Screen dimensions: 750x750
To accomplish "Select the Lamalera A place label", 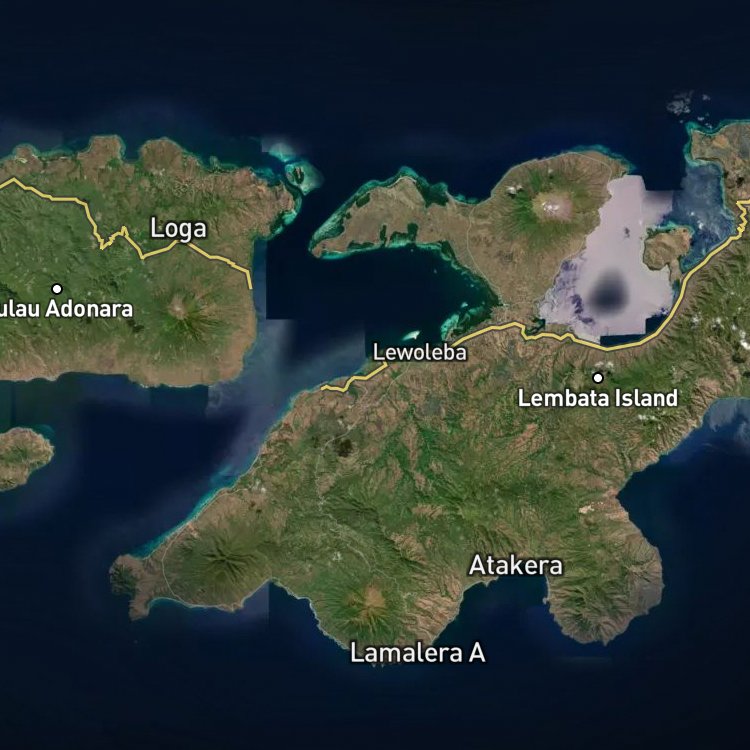I will 417,653.
